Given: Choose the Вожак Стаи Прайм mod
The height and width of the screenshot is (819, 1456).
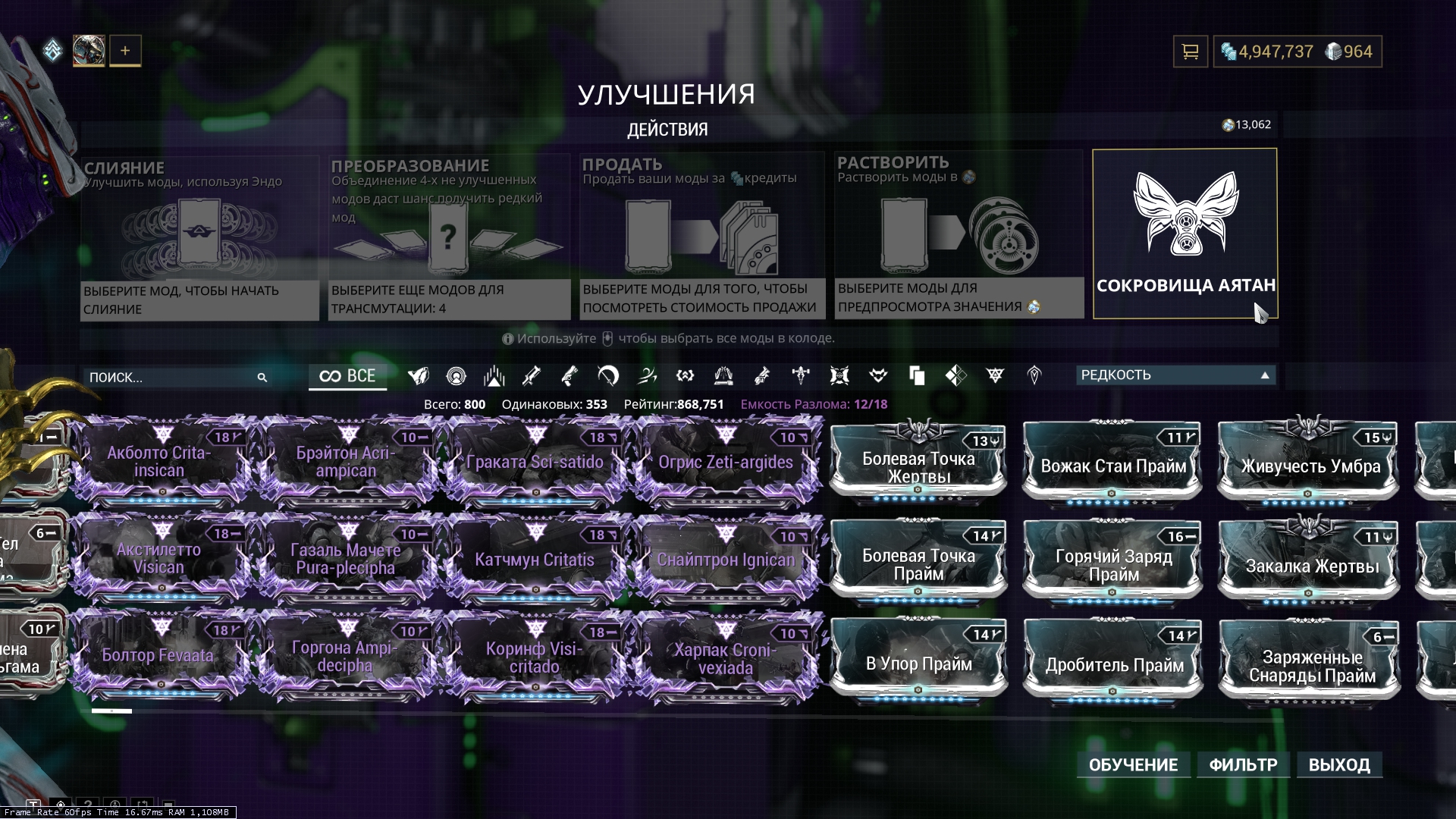Looking at the screenshot, I should (x=1113, y=466).
